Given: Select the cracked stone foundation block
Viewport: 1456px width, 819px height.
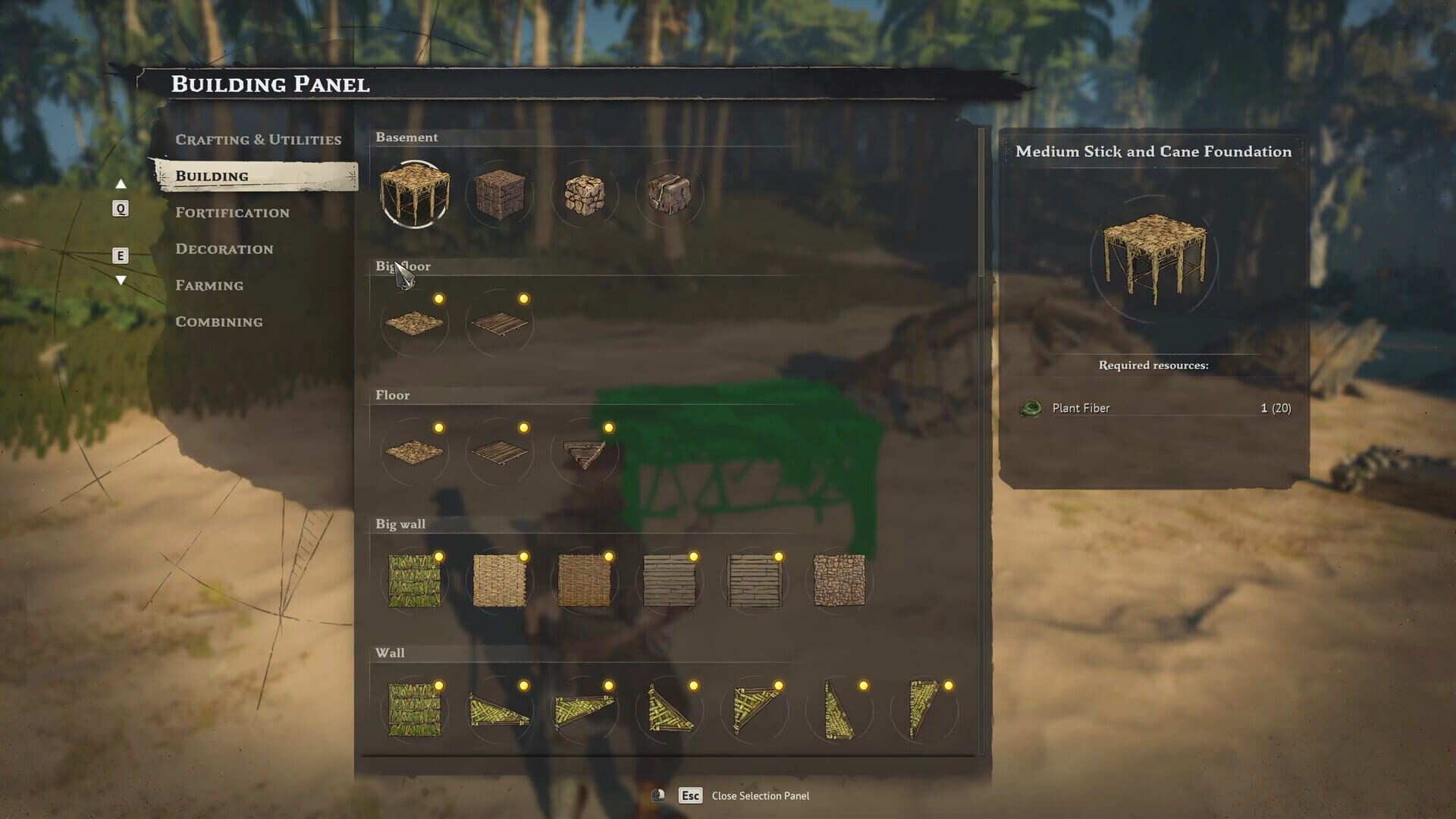Looking at the screenshot, I should [670, 195].
